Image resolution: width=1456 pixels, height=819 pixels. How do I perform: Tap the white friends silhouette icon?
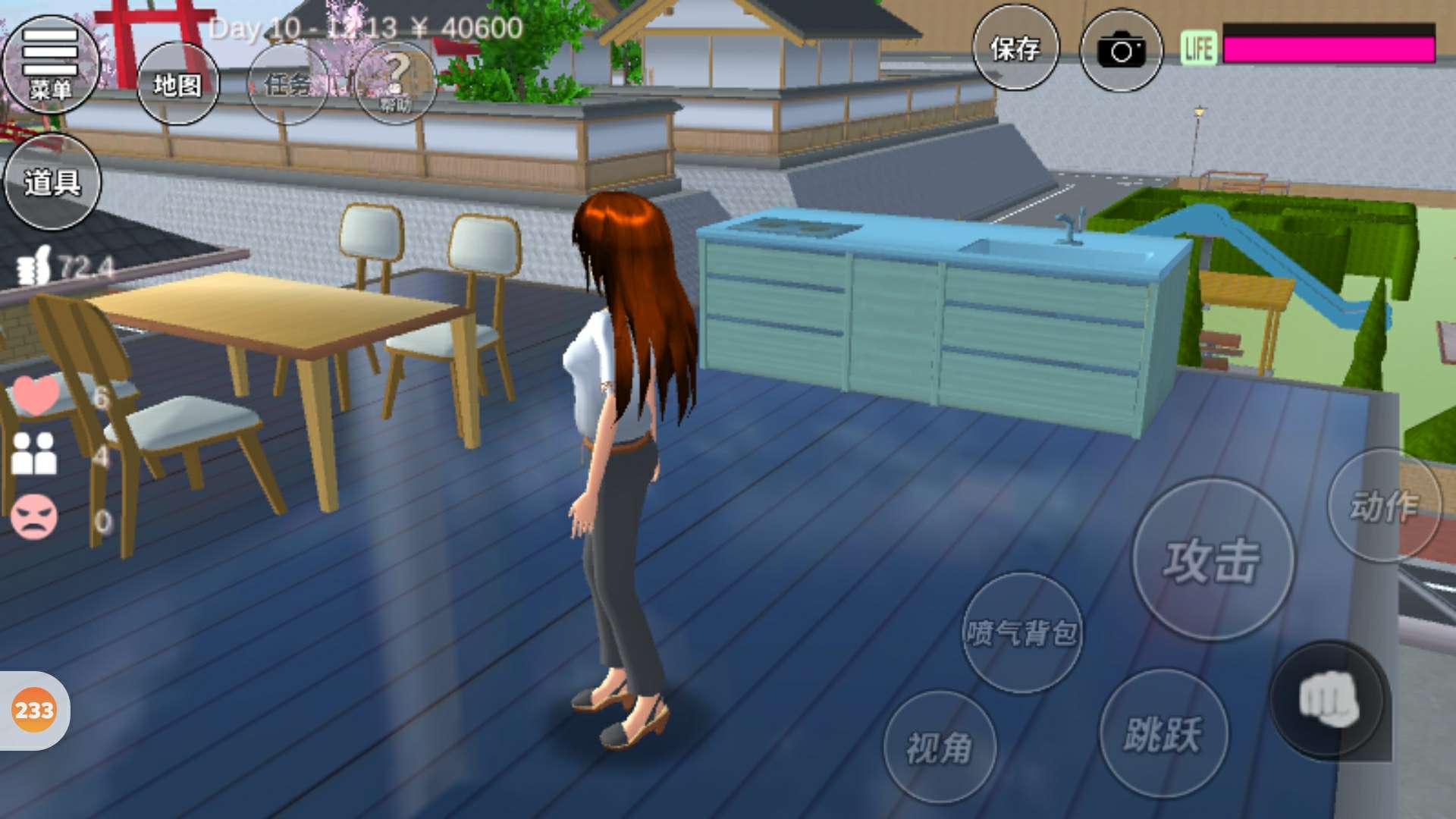(x=34, y=453)
